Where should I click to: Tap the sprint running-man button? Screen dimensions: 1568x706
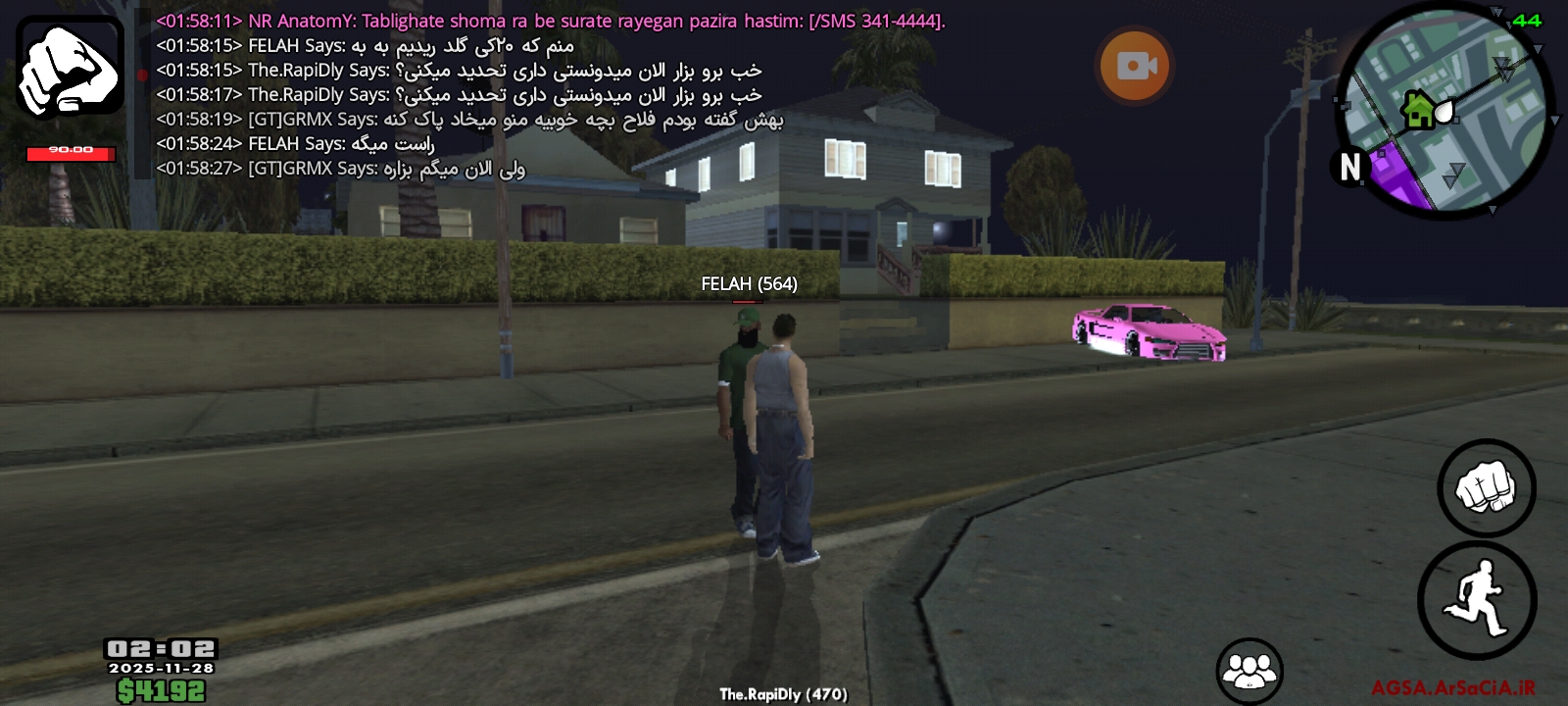(1477, 599)
